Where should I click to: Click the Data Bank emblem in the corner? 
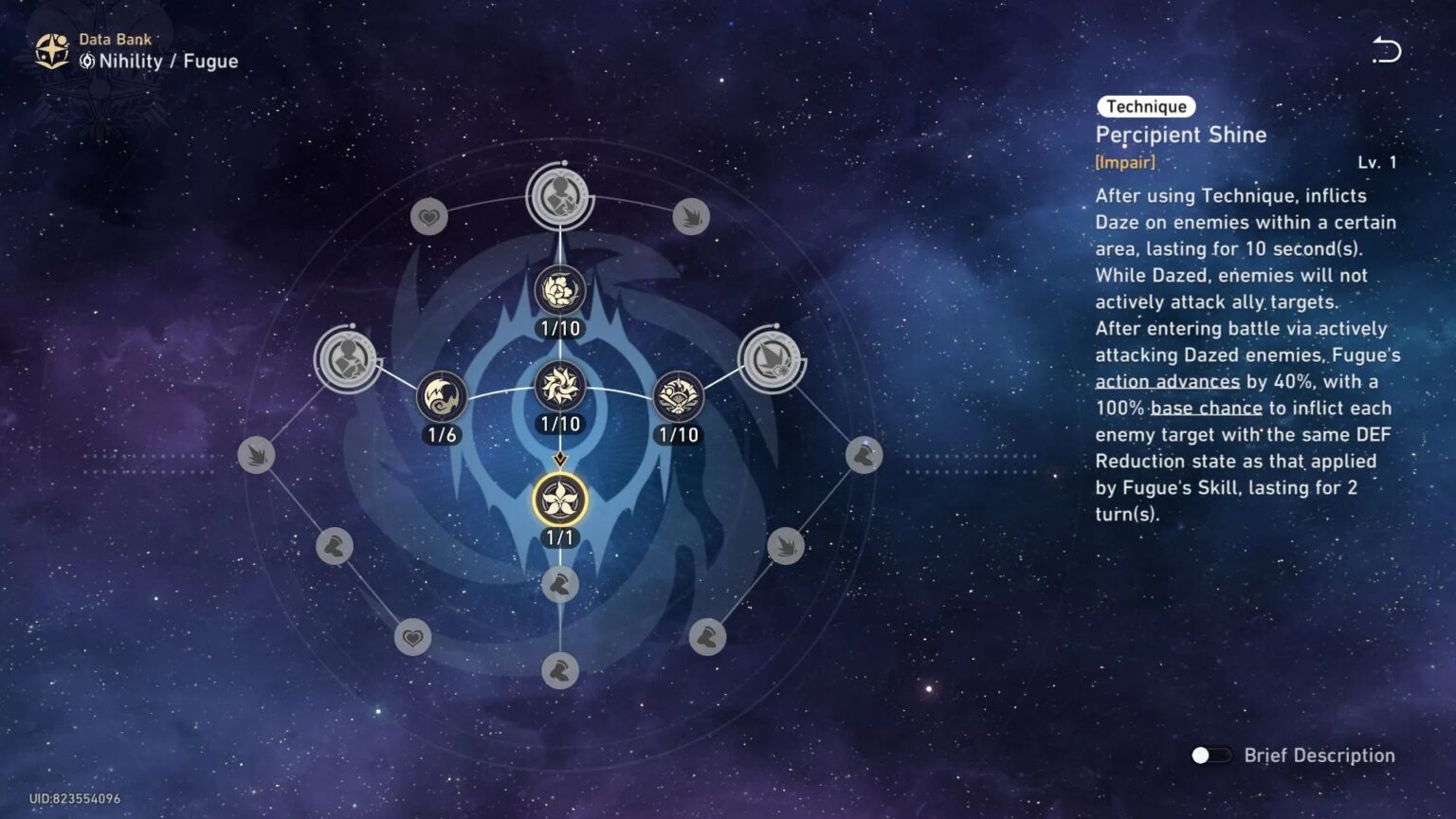[49, 49]
